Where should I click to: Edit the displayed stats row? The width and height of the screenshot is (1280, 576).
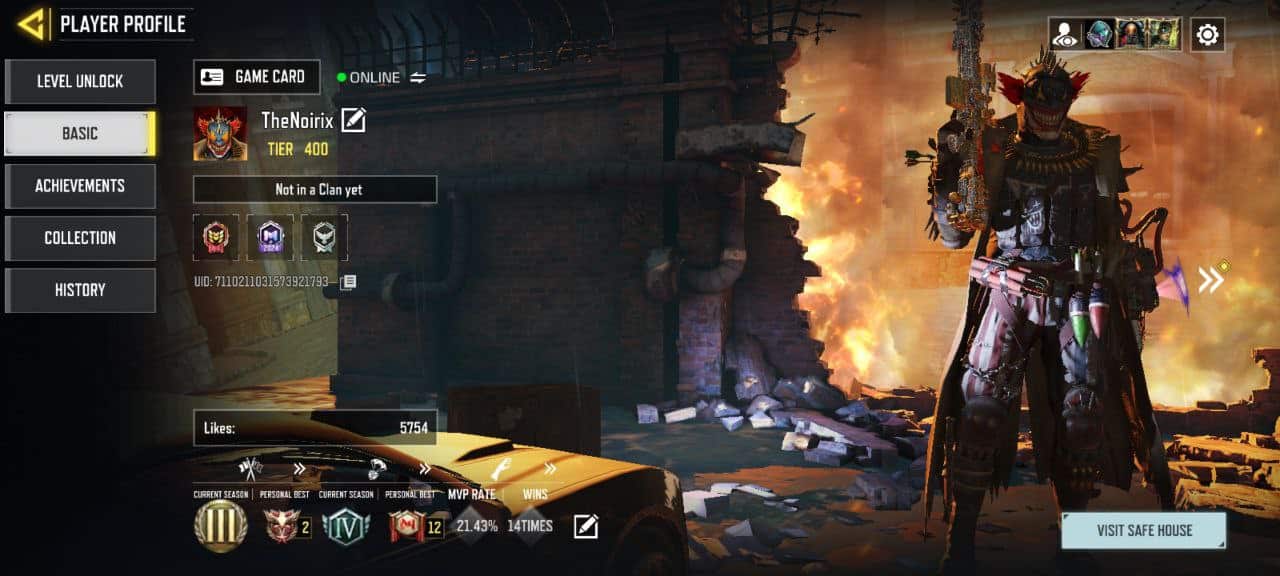pos(585,526)
